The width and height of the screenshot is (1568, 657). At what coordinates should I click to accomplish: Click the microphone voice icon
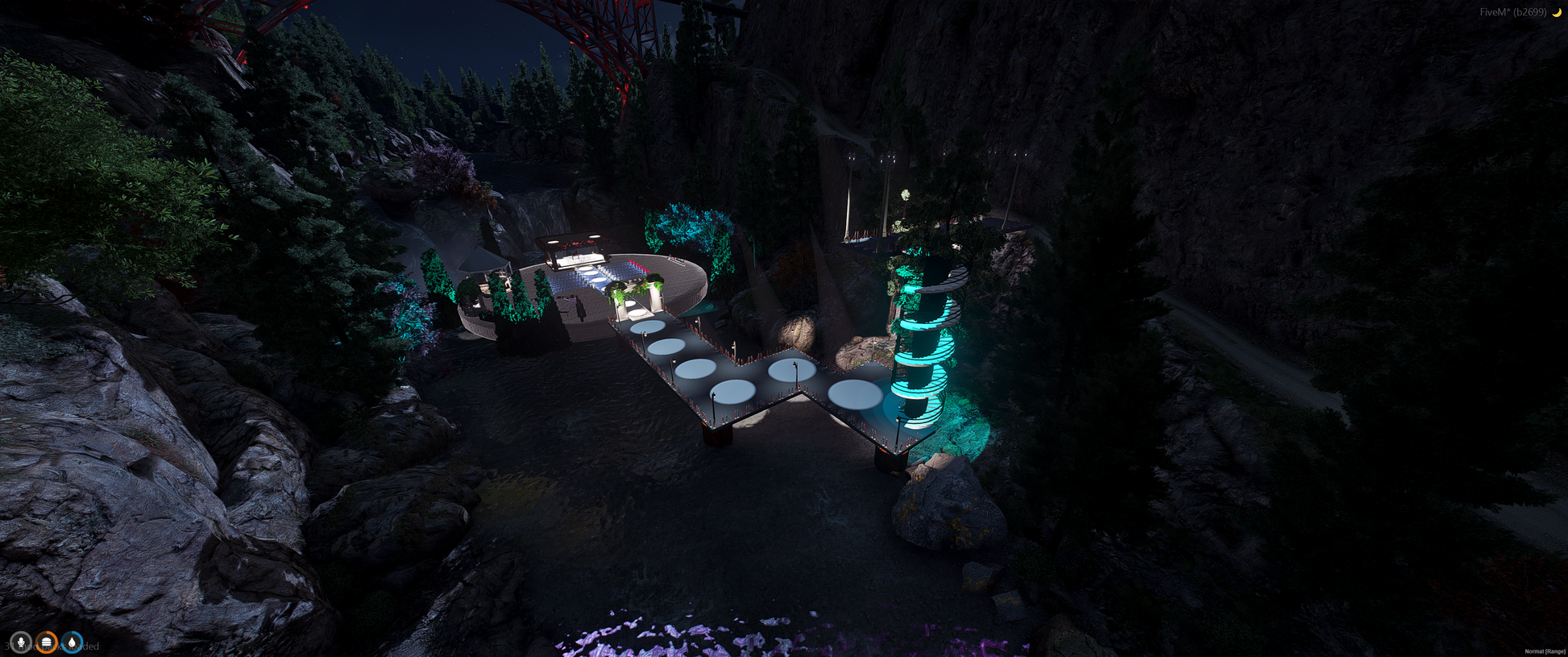coord(20,642)
